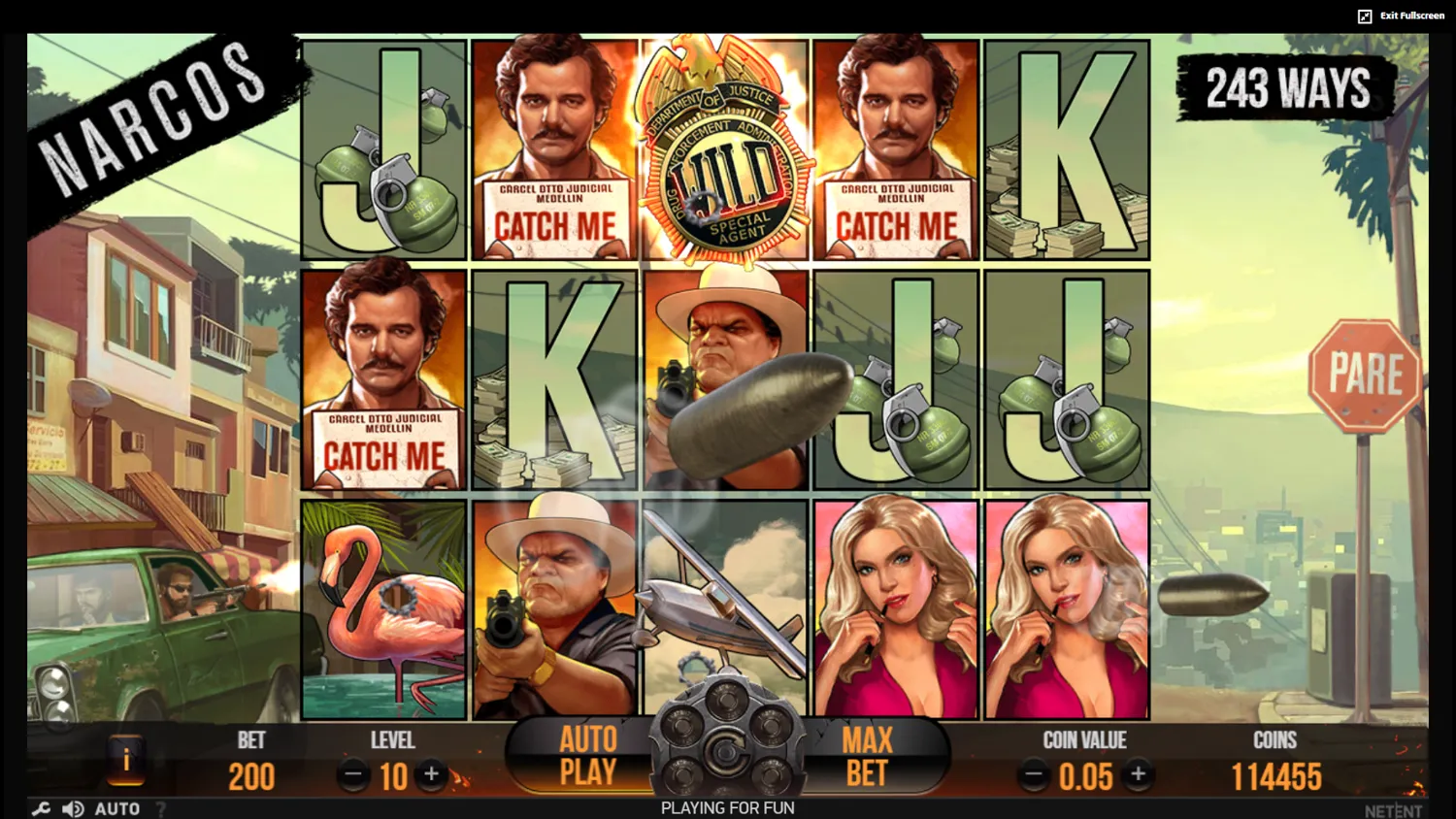Open game settings with the wrench icon
Image resolution: width=1456 pixels, height=819 pixels.
tap(40, 808)
